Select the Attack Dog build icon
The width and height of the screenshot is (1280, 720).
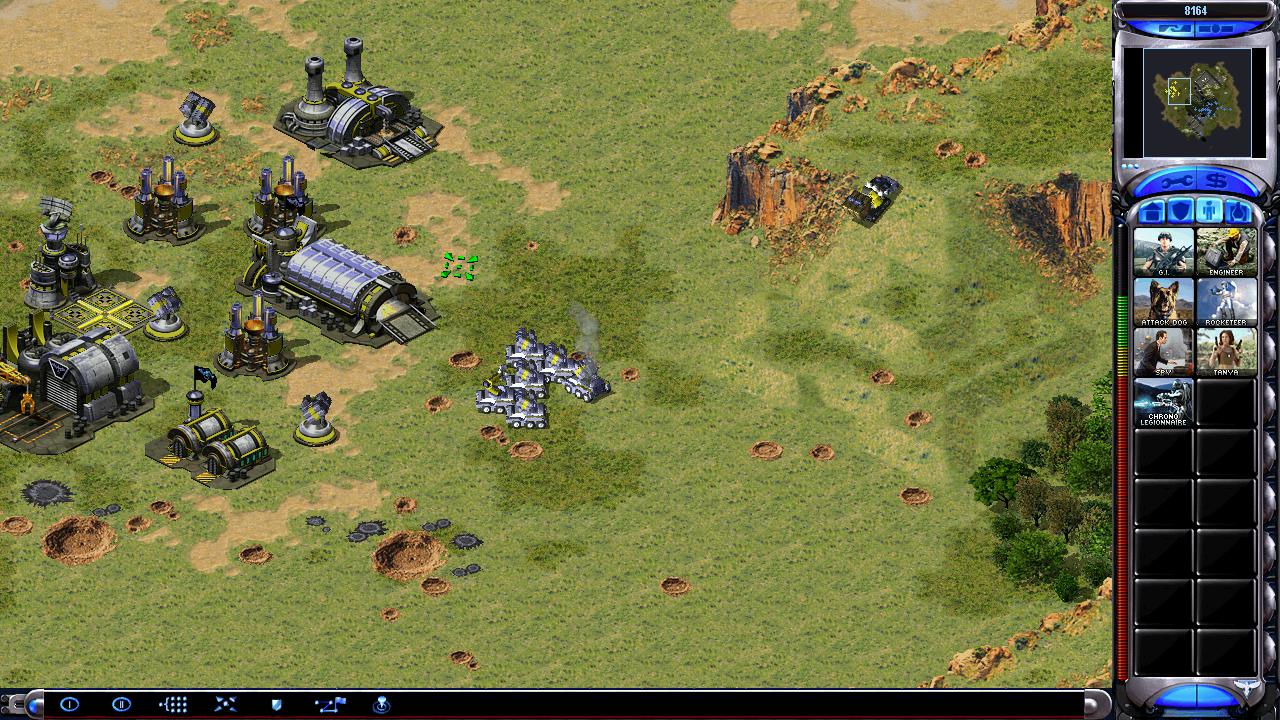coord(1163,301)
